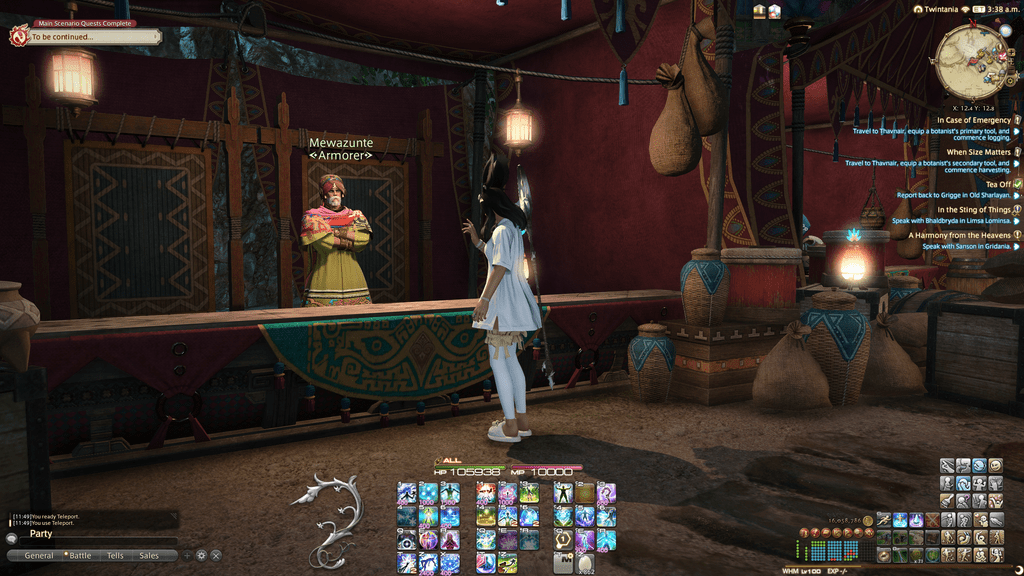The width and height of the screenshot is (1024, 576).
Task: Use the egg item in hotbar
Action: [x=585, y=563]
